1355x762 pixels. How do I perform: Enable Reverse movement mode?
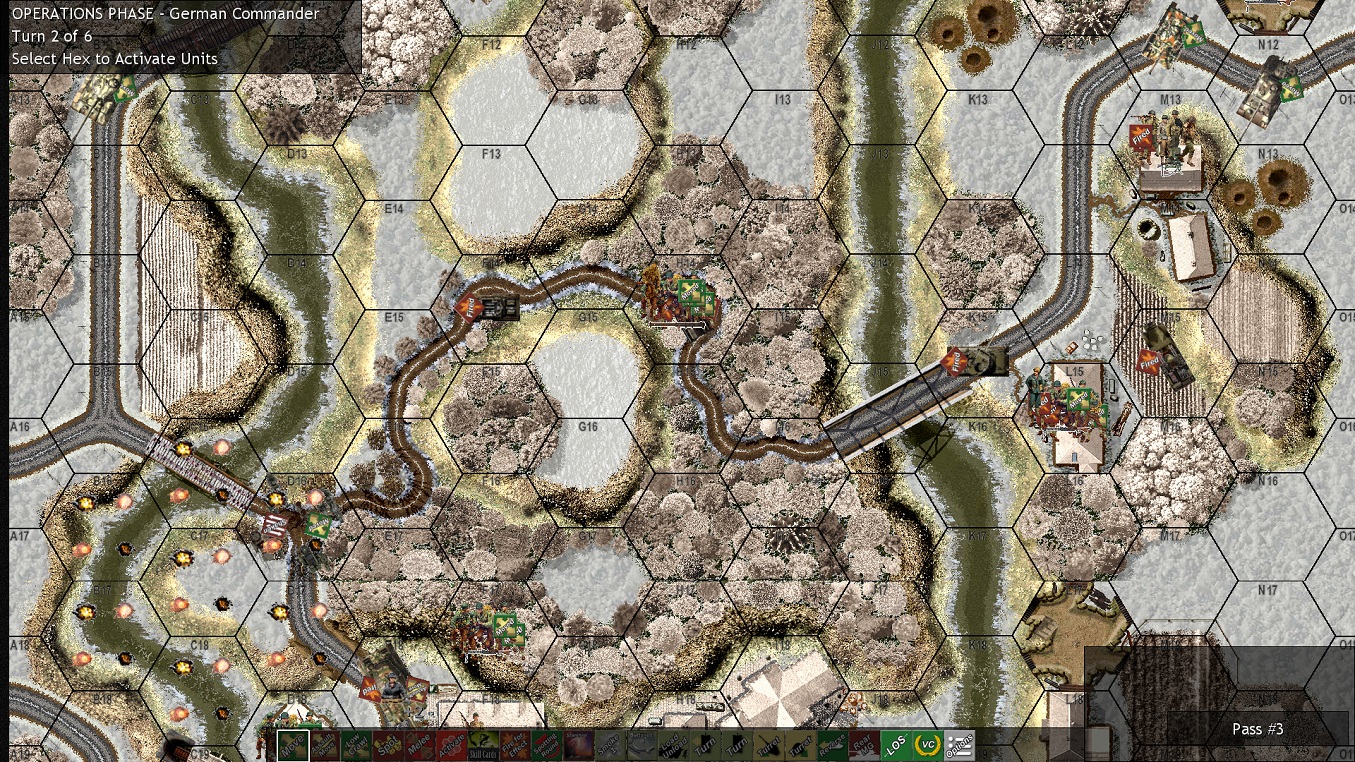[x=838, y=745]
